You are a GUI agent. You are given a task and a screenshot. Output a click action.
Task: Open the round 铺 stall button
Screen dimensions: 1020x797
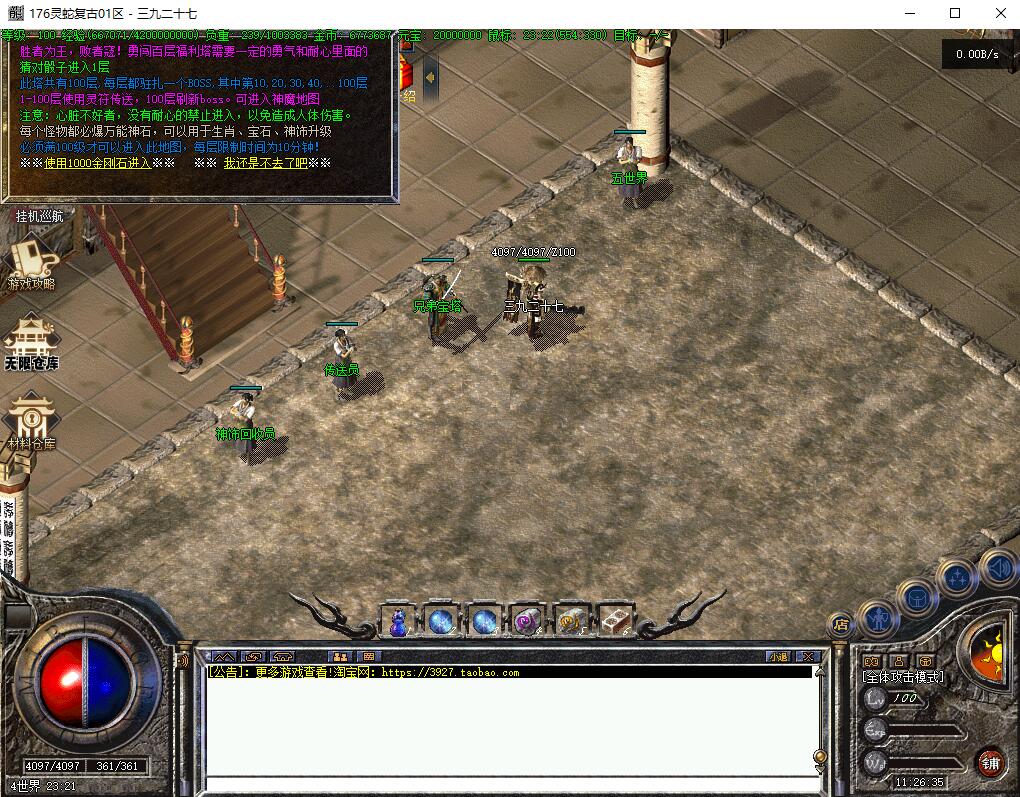tap(990, 763)
